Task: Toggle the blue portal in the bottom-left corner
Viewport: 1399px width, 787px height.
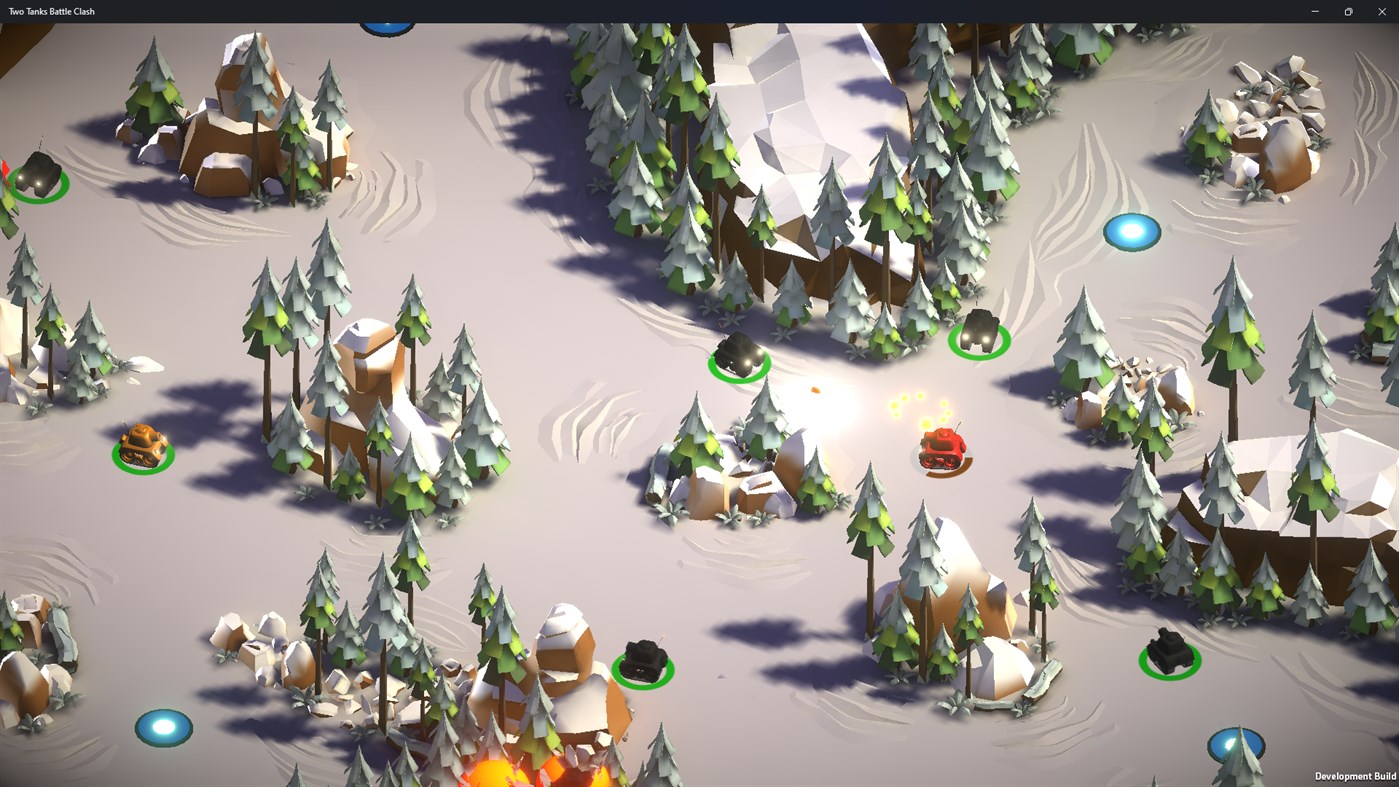Action: point(163,729)
